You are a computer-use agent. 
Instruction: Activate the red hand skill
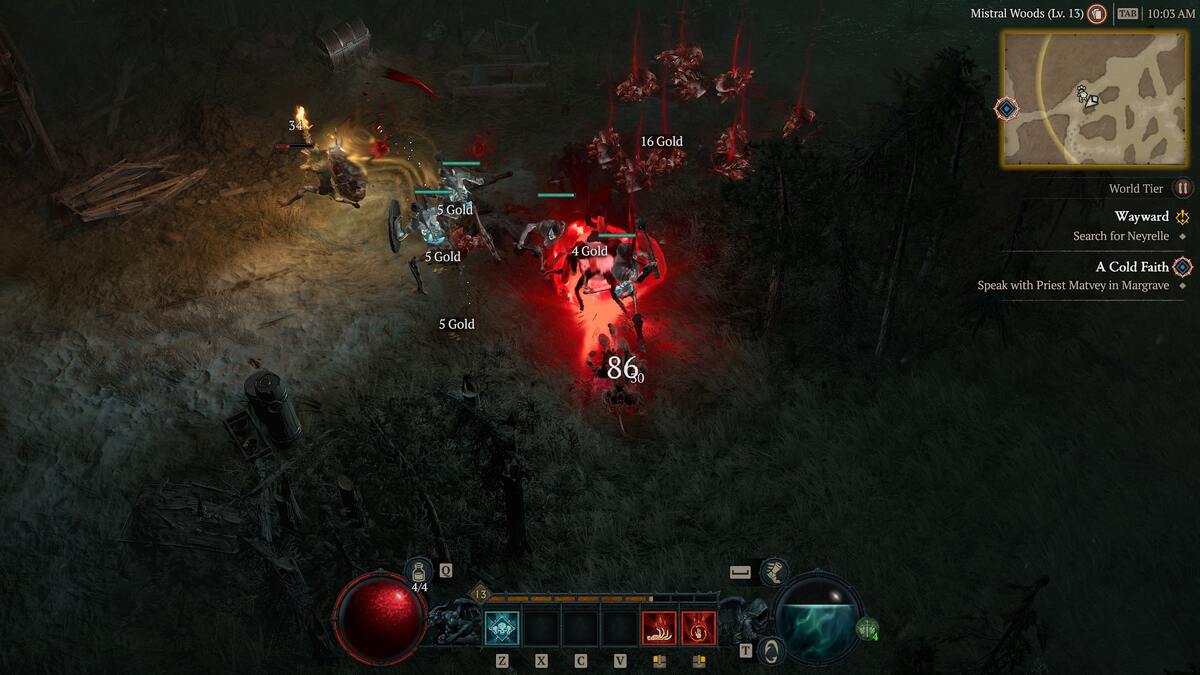(698, 628)
